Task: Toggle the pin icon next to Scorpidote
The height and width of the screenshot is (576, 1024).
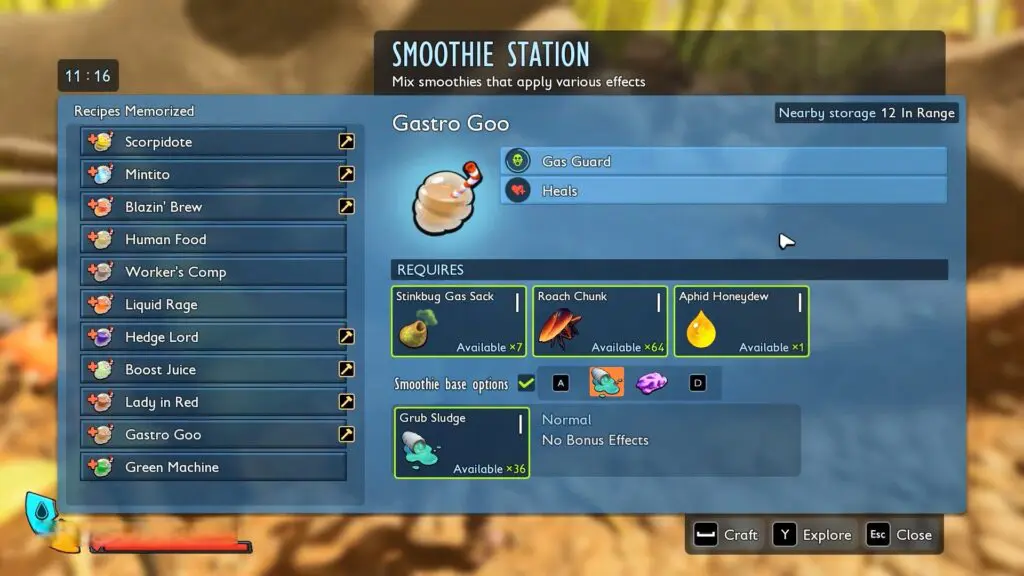Action: pos(346,142)
